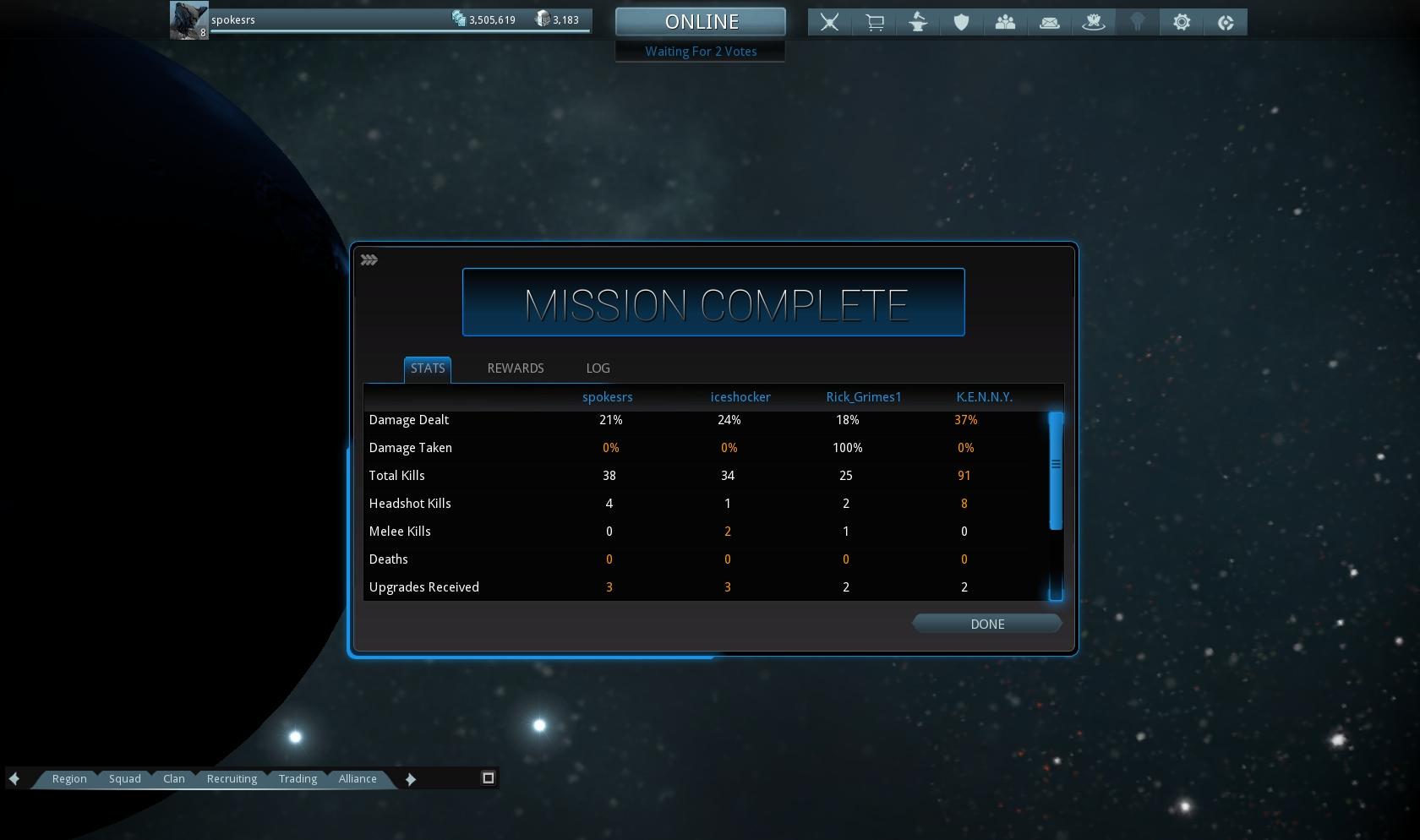This screenshot has width=1420, height=840.
Task: Switch to the Squad chat tab
Action: 125,779
